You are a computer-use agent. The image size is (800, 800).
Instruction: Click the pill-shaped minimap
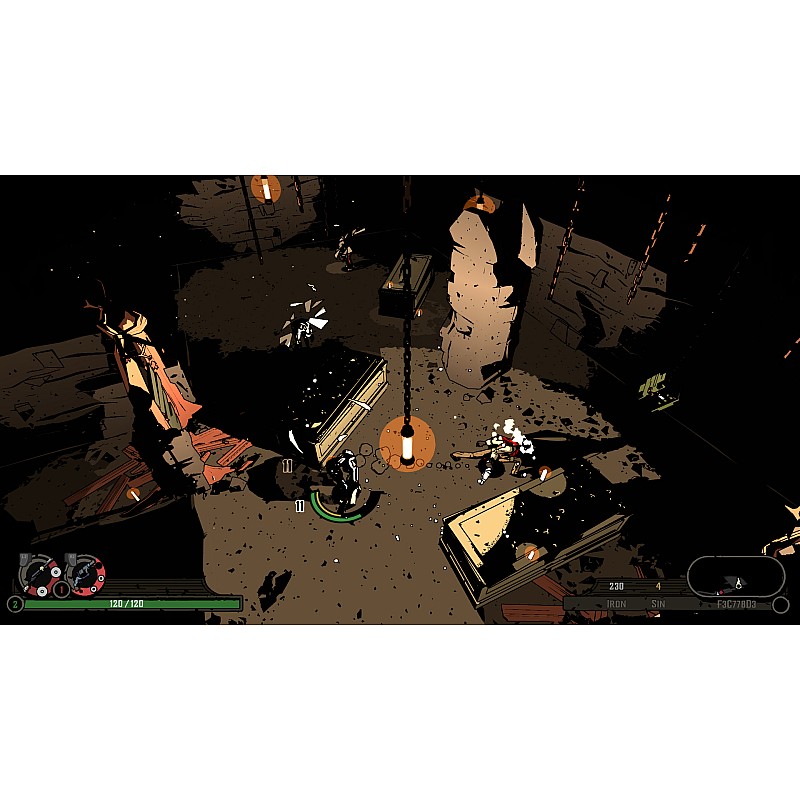tap(736, 576)
